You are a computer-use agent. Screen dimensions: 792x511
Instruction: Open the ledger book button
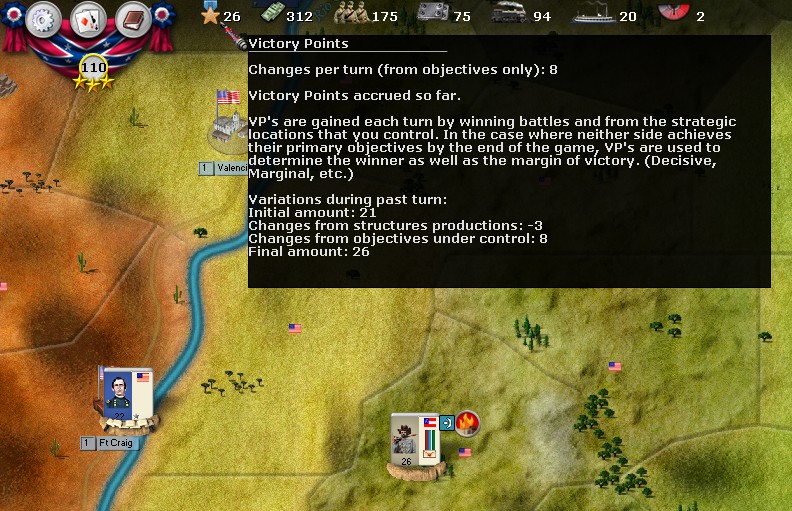[132, 19]
